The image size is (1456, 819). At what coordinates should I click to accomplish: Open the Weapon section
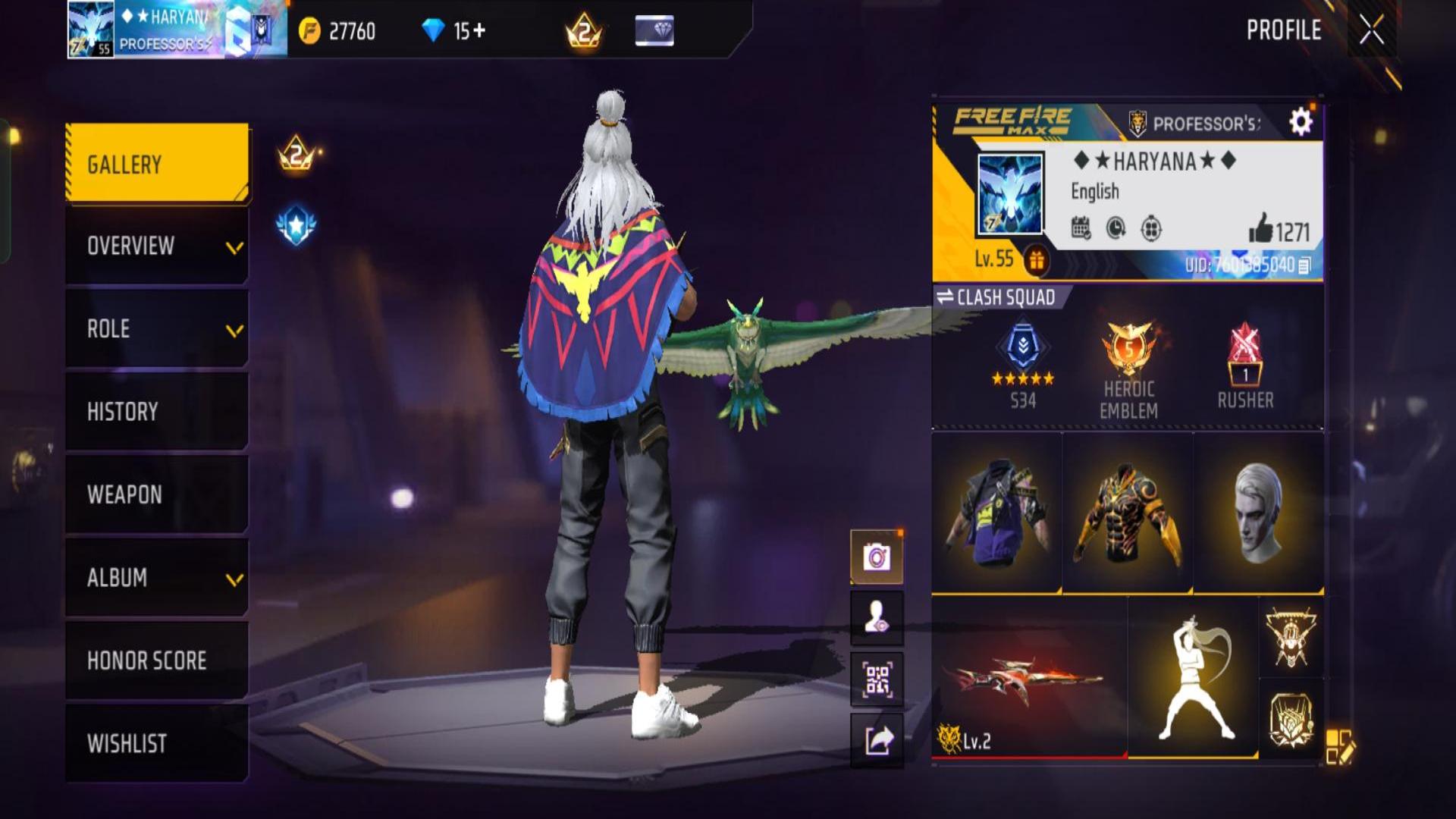[x=158, y=494]
